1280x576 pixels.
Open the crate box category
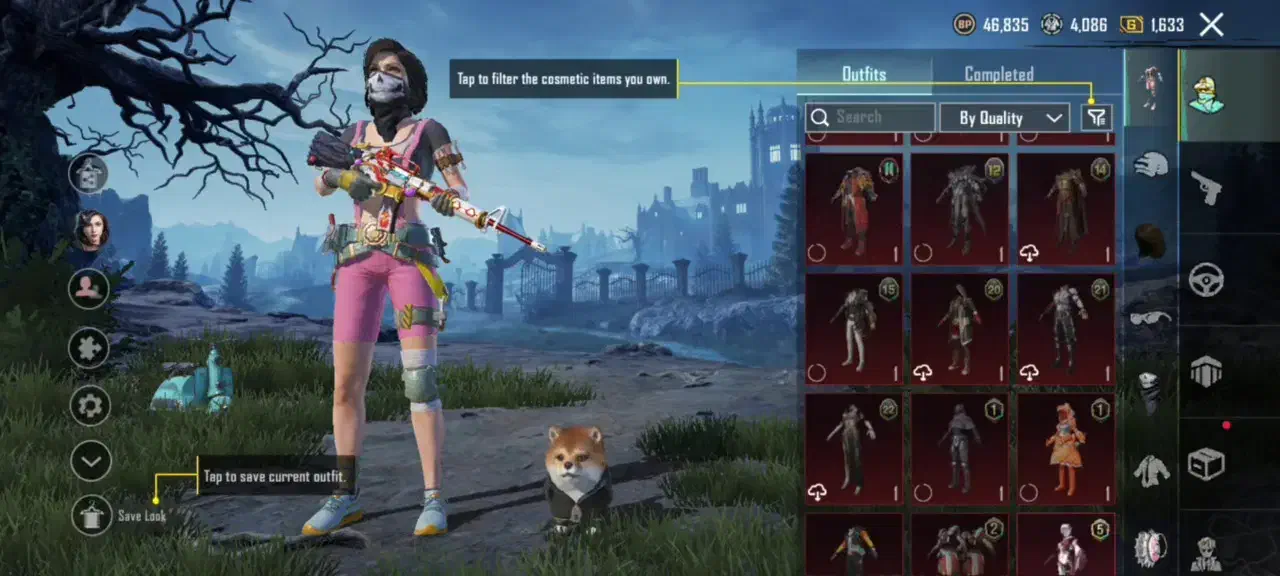coord(1206,464)
